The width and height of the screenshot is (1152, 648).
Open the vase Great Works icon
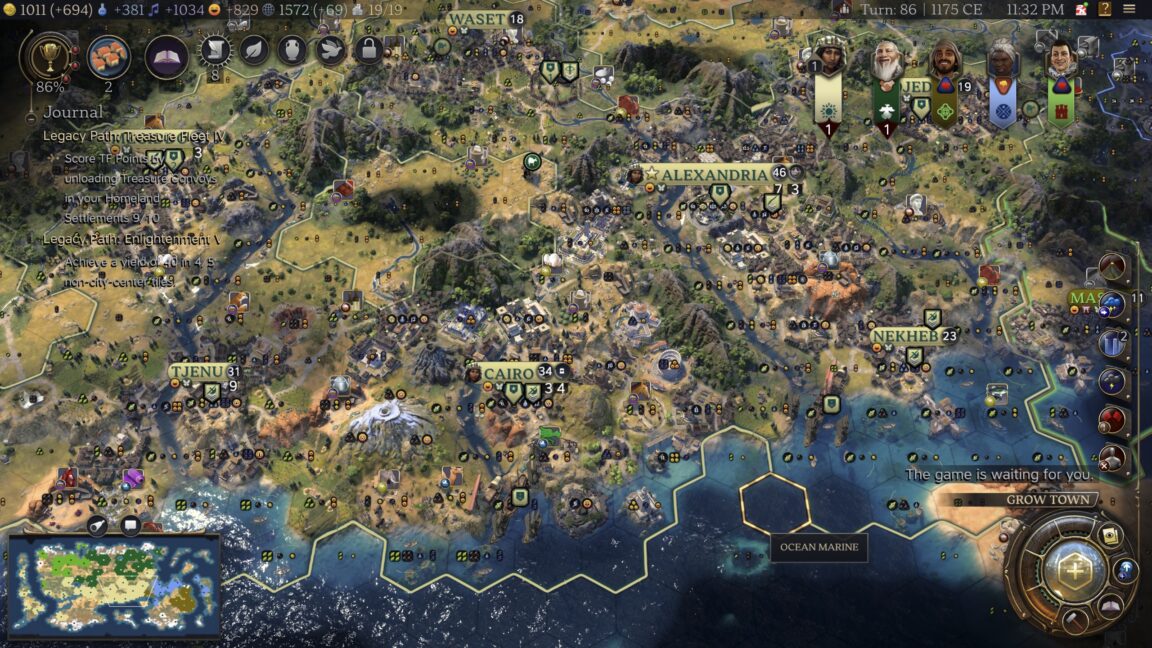point(292,50)
